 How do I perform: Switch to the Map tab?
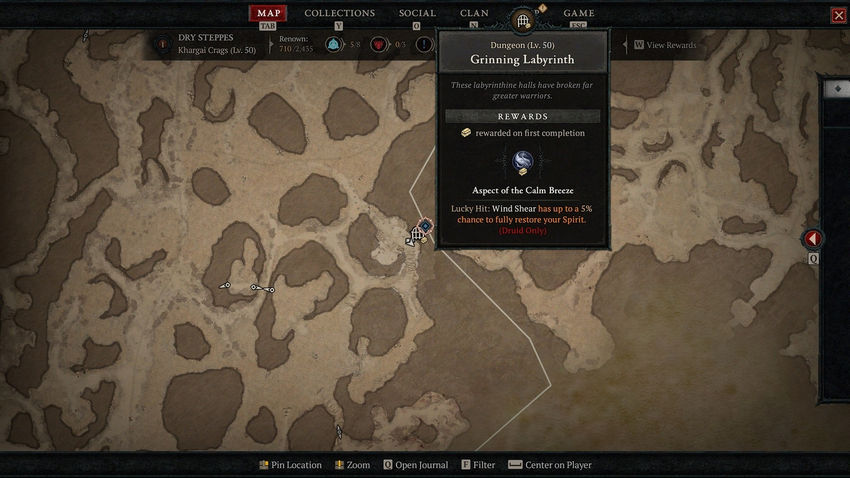(267, 13)
